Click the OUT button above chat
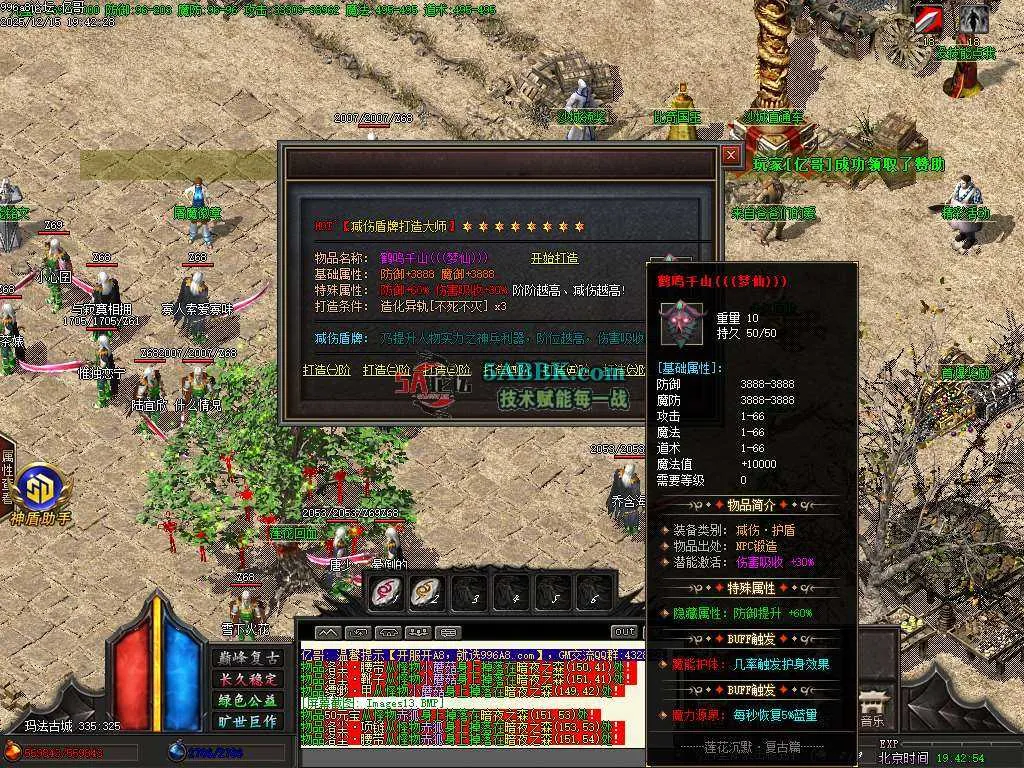The height and width of the screenshot is (768, 1024). pyautogui.click(x=624, y=632)
